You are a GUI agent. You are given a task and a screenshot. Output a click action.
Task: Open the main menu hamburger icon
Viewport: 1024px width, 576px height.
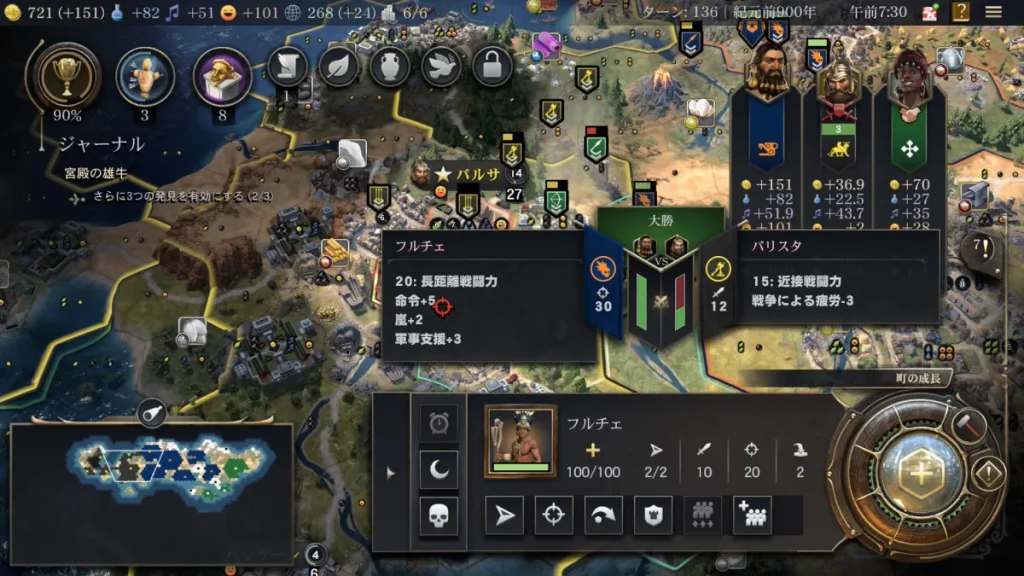994,12
